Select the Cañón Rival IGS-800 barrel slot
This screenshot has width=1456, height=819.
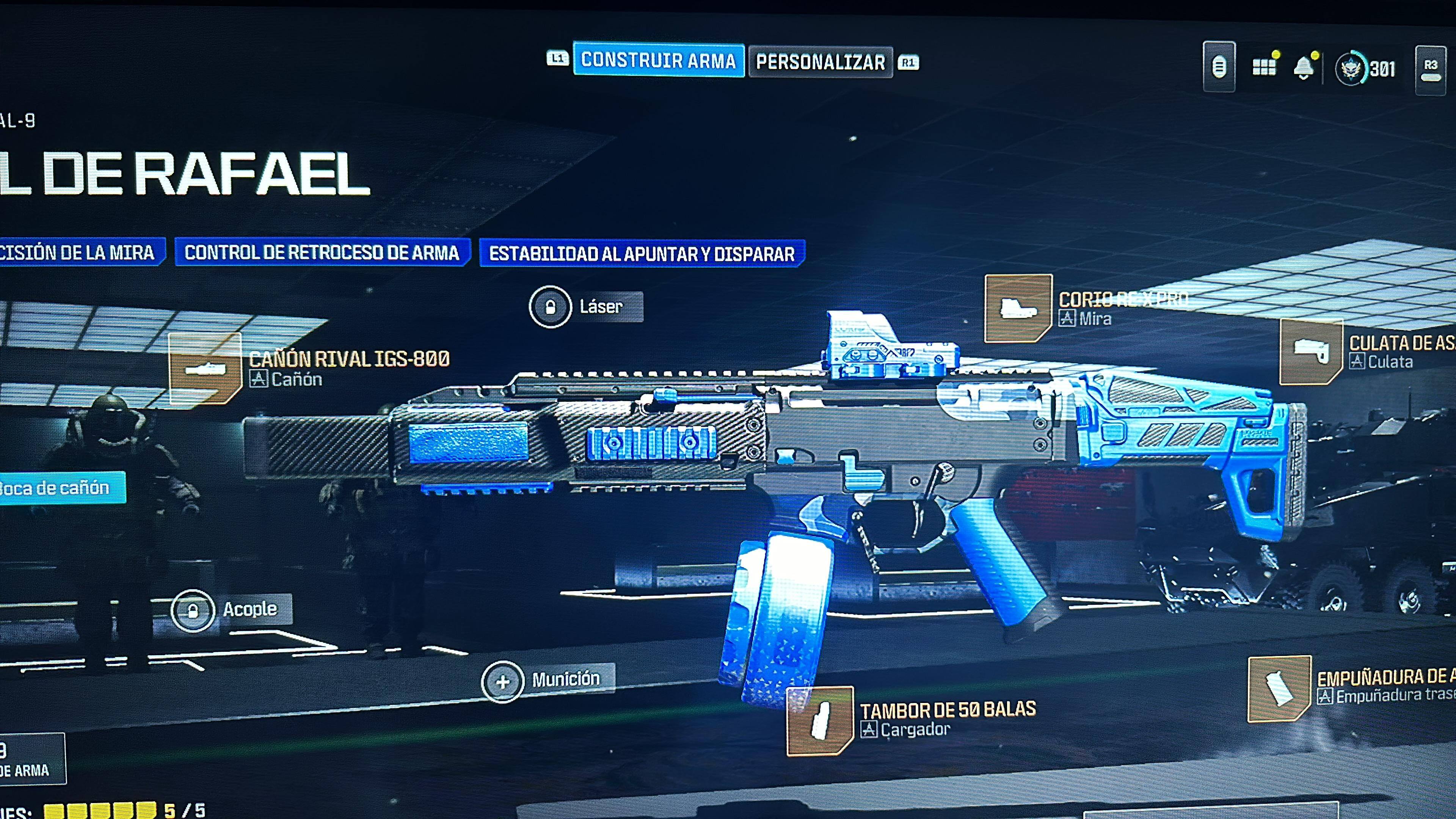[x=205, y=369]
